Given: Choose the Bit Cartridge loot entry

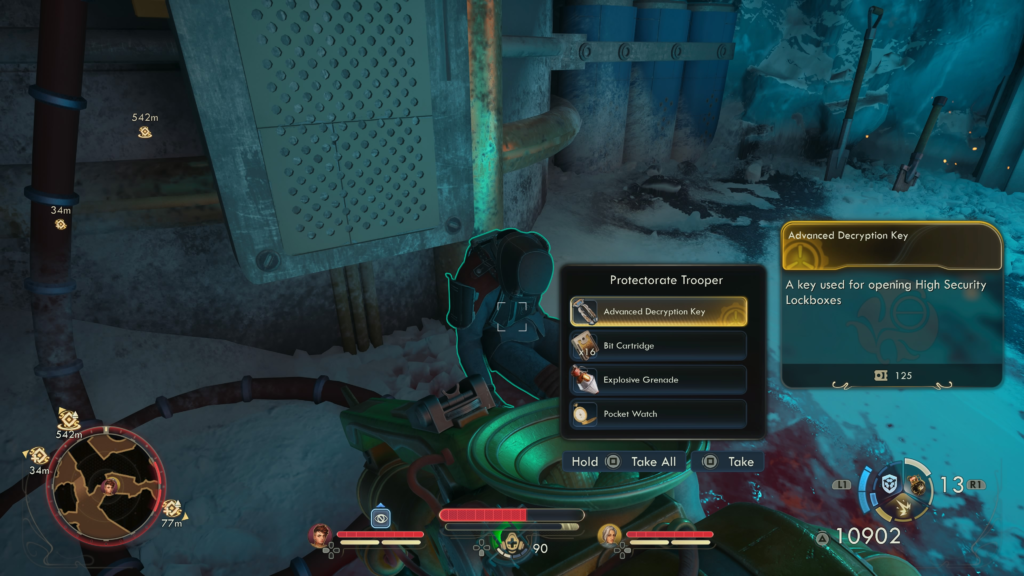Looking at the screenshot, I should 658,346.
